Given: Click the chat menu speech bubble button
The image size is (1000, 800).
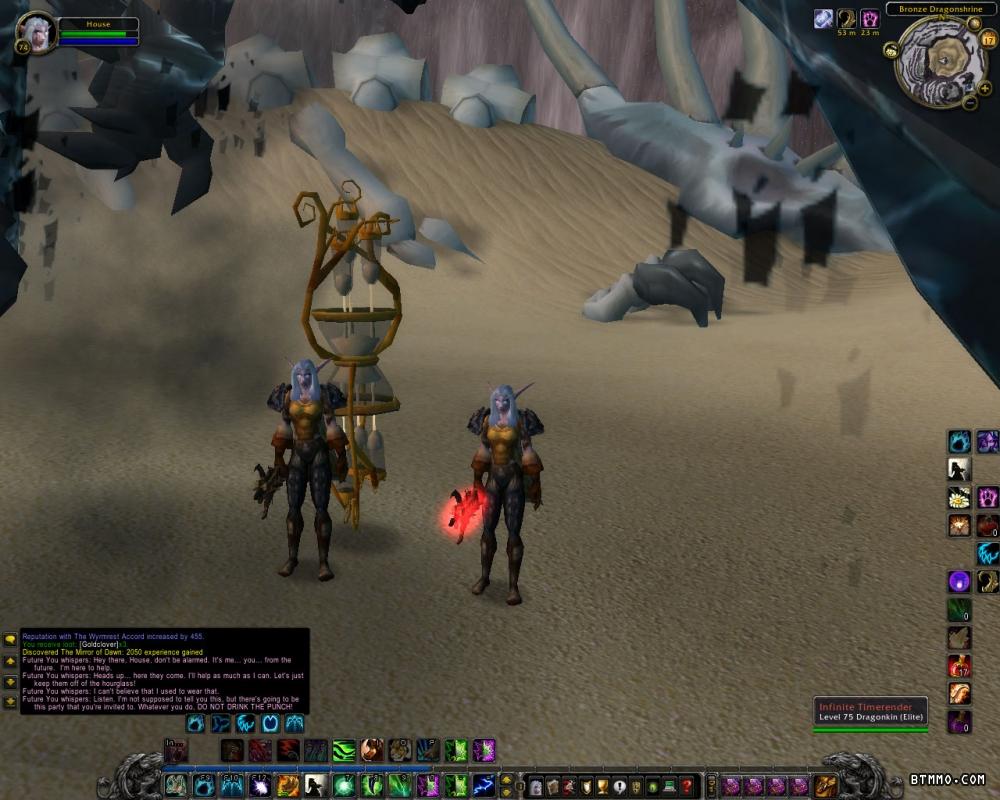Looking at the screenshot, I should coord(10,638).
